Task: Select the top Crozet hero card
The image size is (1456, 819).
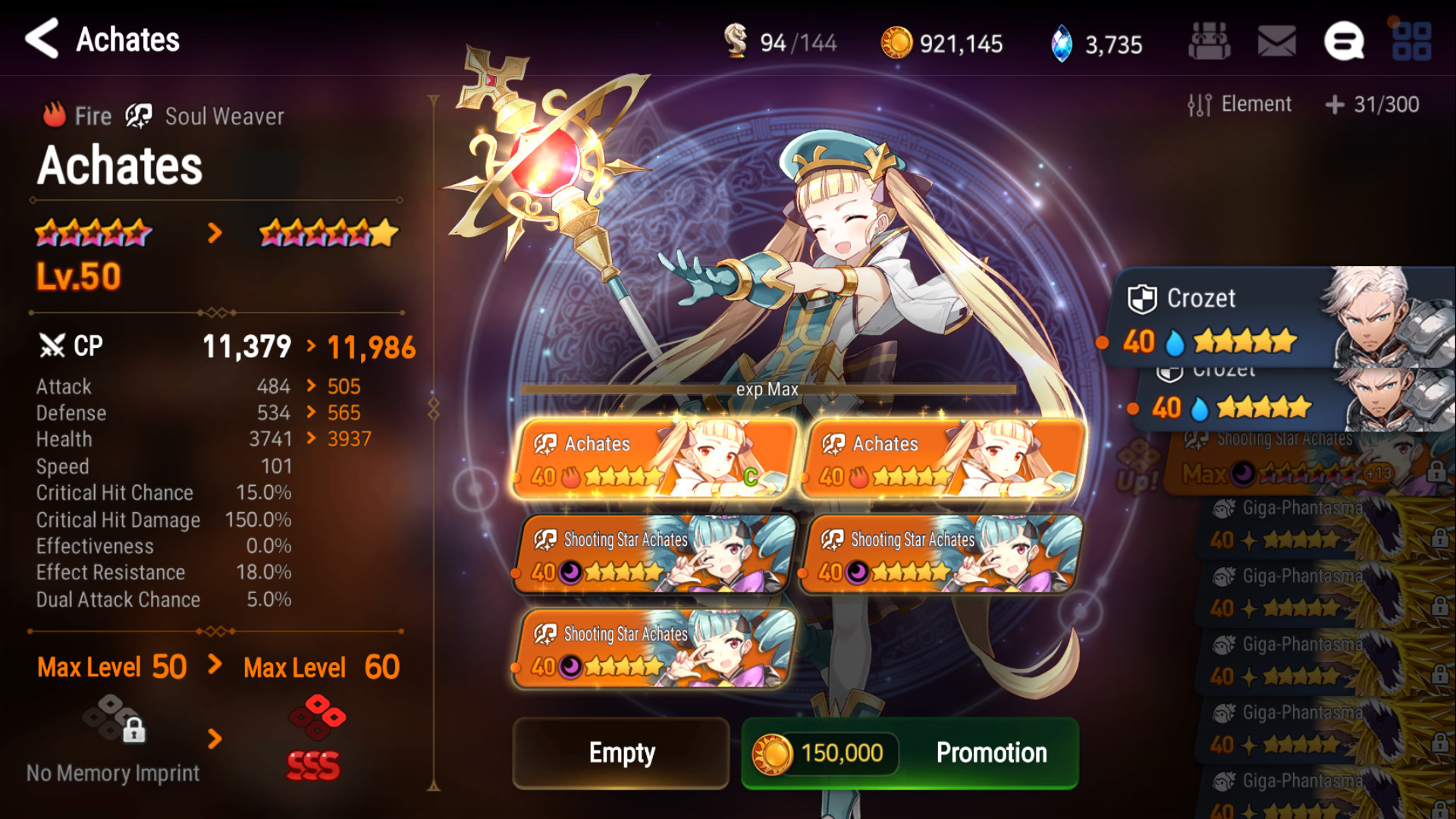Action: point(1282,318)
